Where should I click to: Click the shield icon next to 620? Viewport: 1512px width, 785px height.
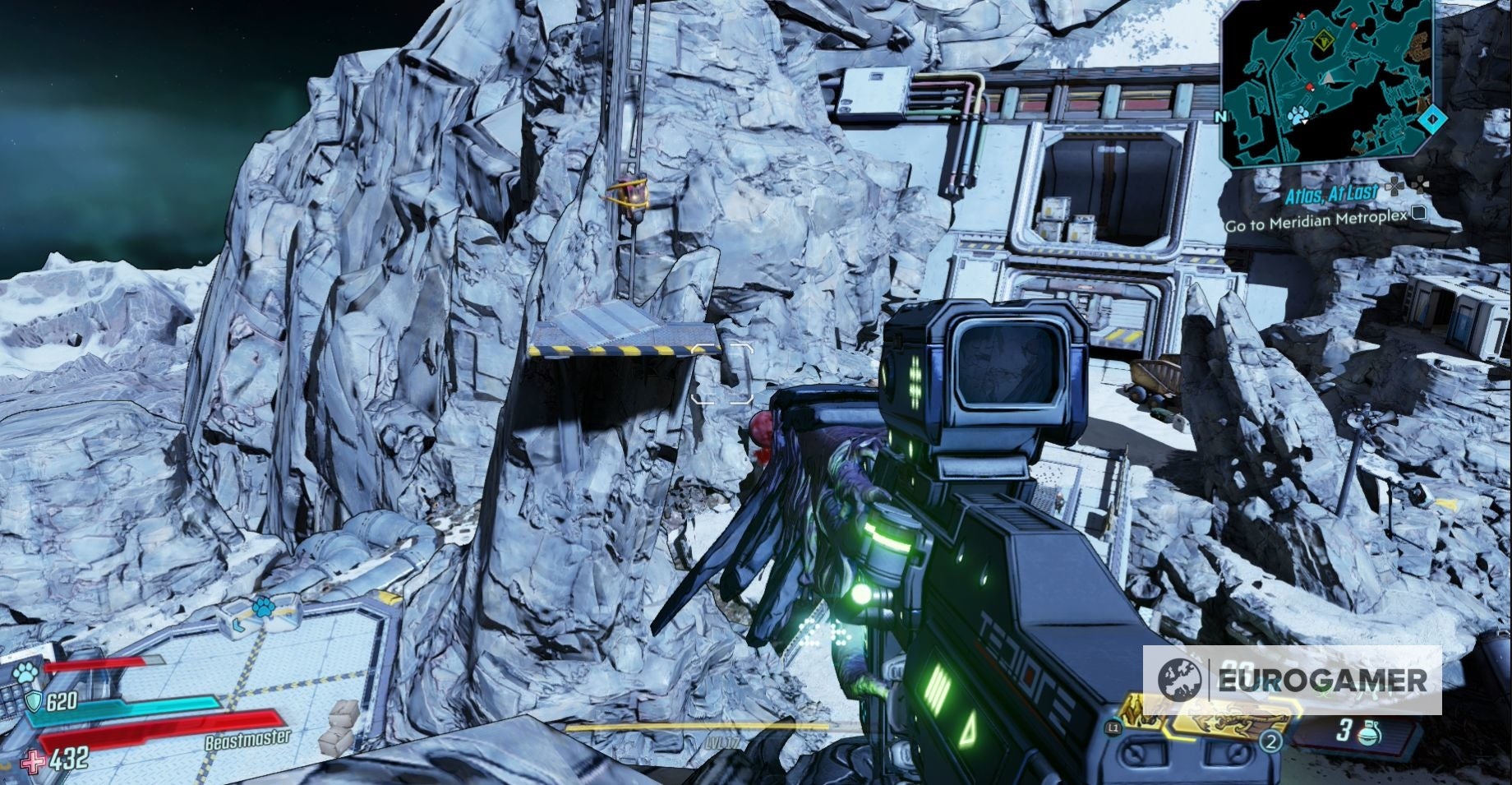pos(34,702)
